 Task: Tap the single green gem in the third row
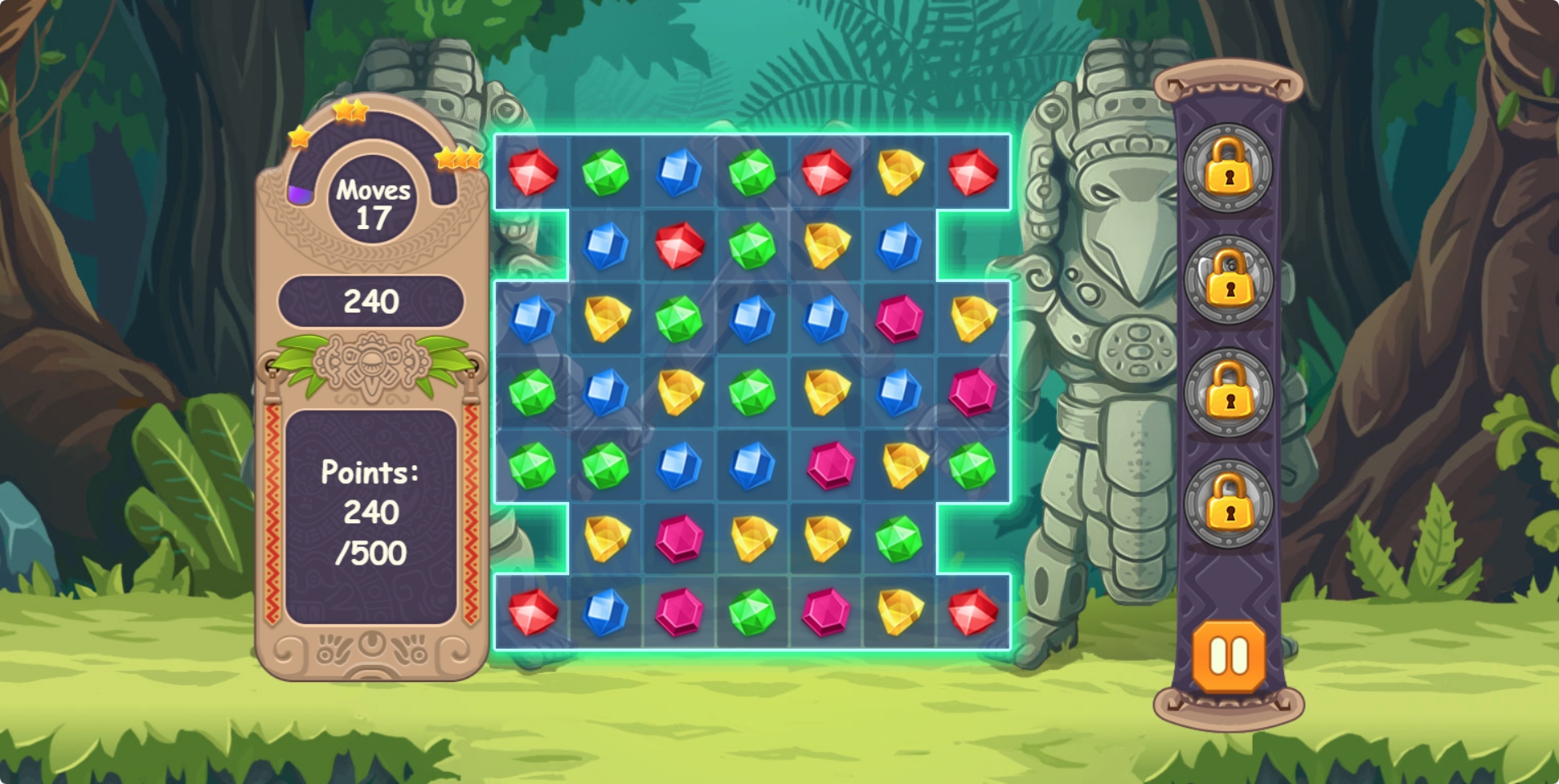click(679, 319)
